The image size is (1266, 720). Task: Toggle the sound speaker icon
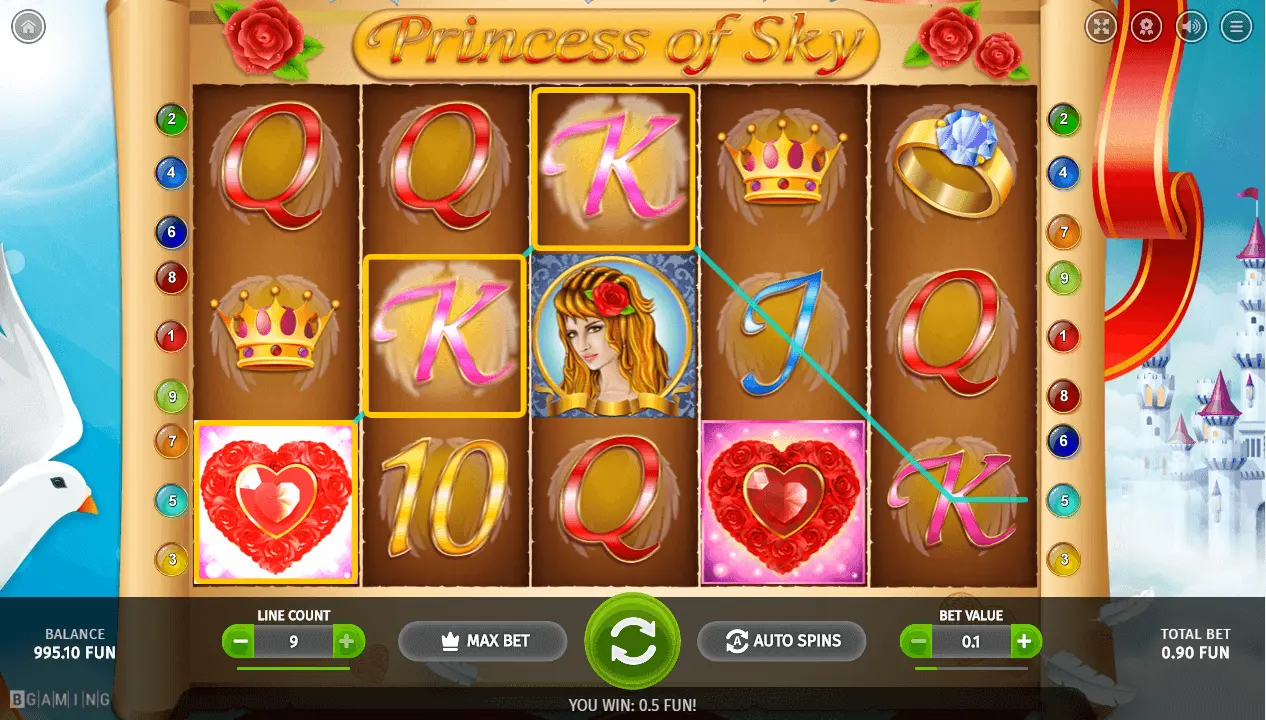[x=1191, y=27]
